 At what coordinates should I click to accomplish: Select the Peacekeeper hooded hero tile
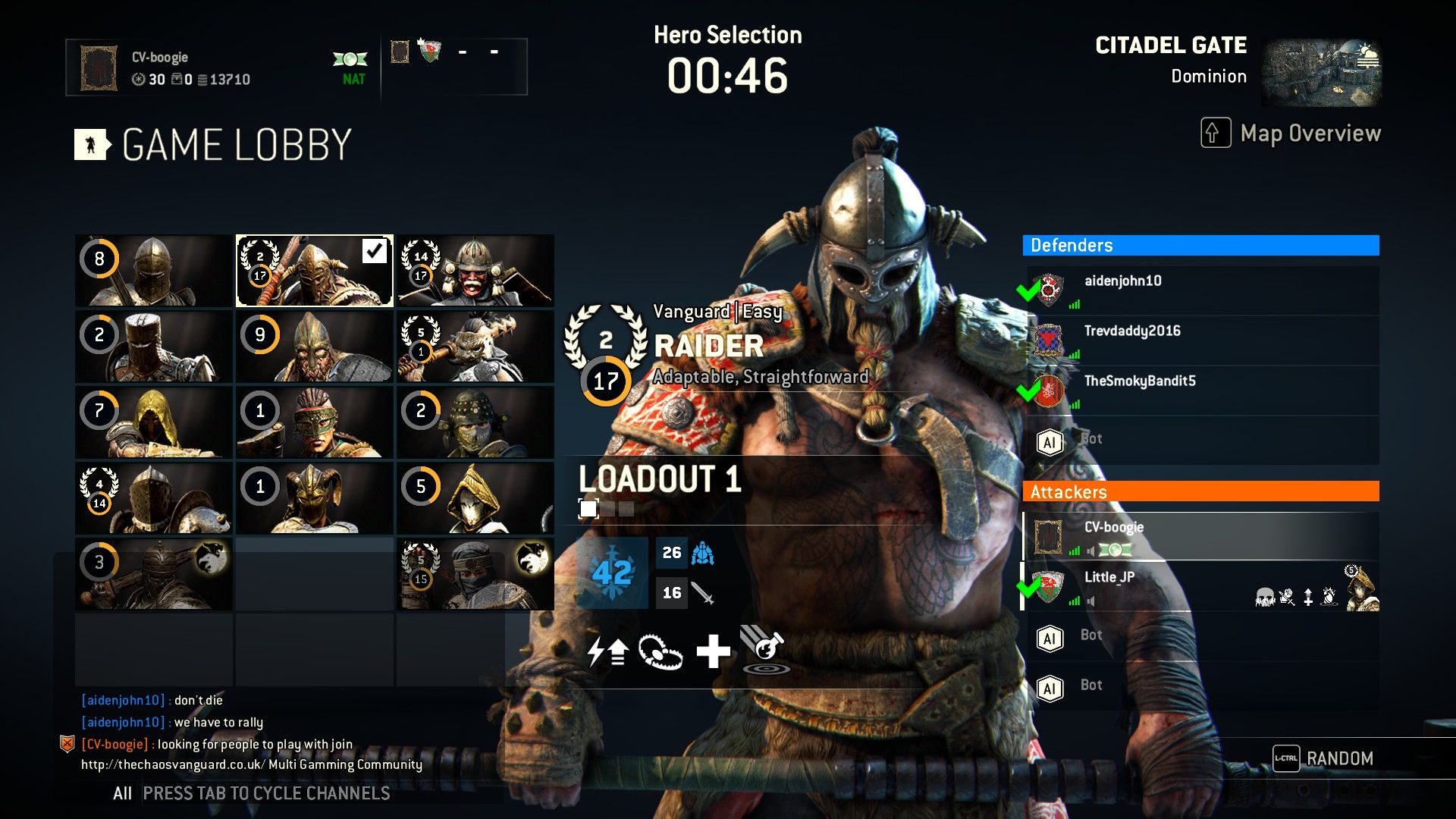154,422
